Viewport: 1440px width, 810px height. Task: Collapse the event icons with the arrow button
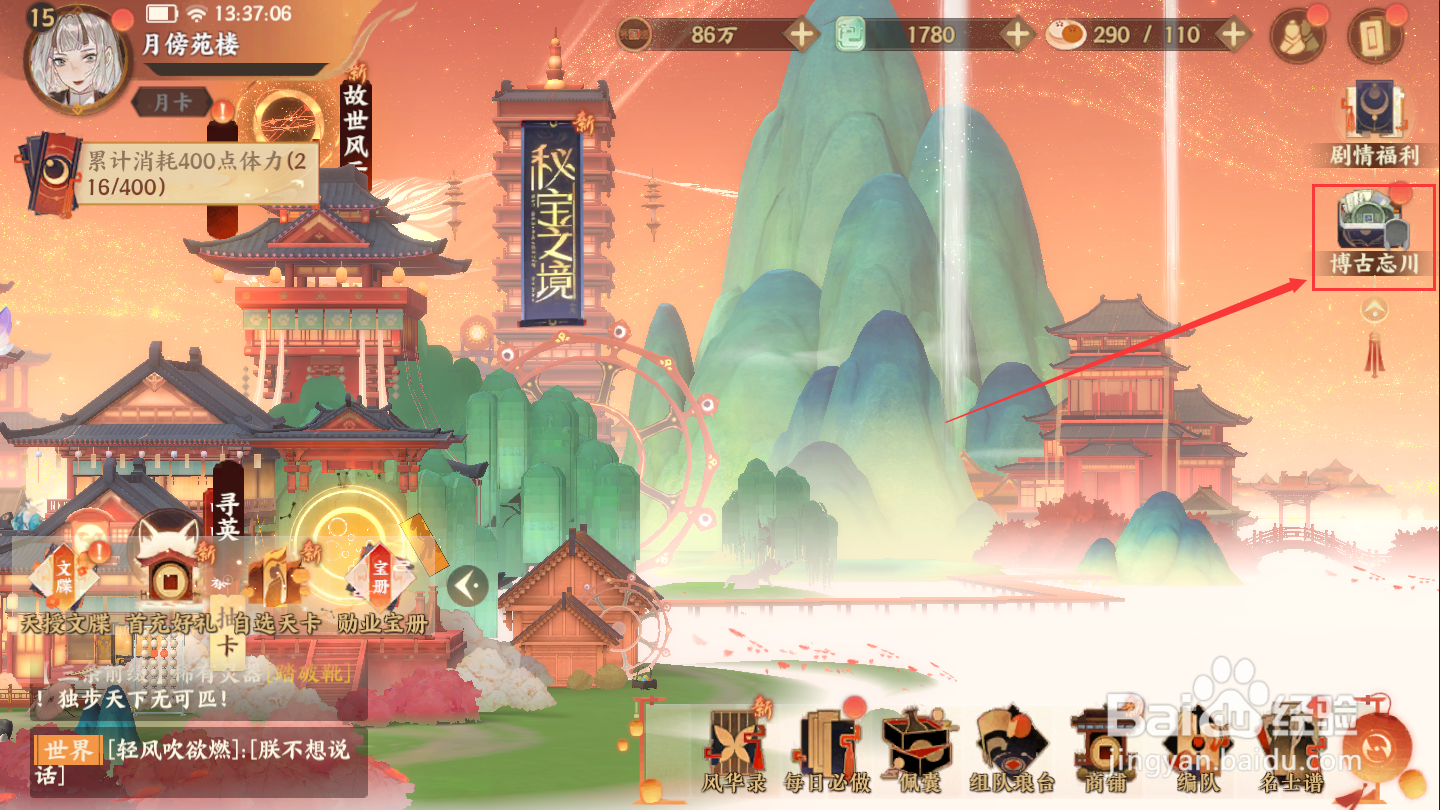click(x=467, y=585)
